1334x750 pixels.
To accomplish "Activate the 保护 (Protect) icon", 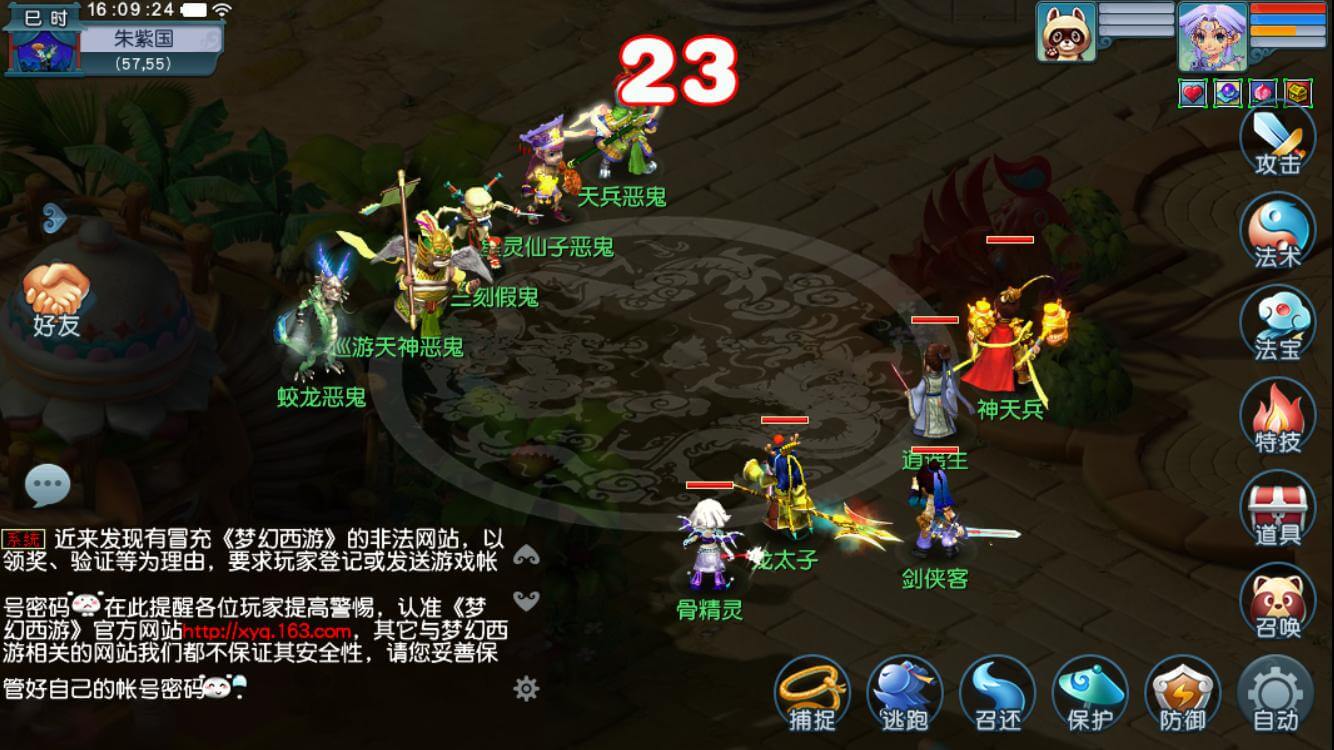I will pyautogui.click(x=1089, y=690).
